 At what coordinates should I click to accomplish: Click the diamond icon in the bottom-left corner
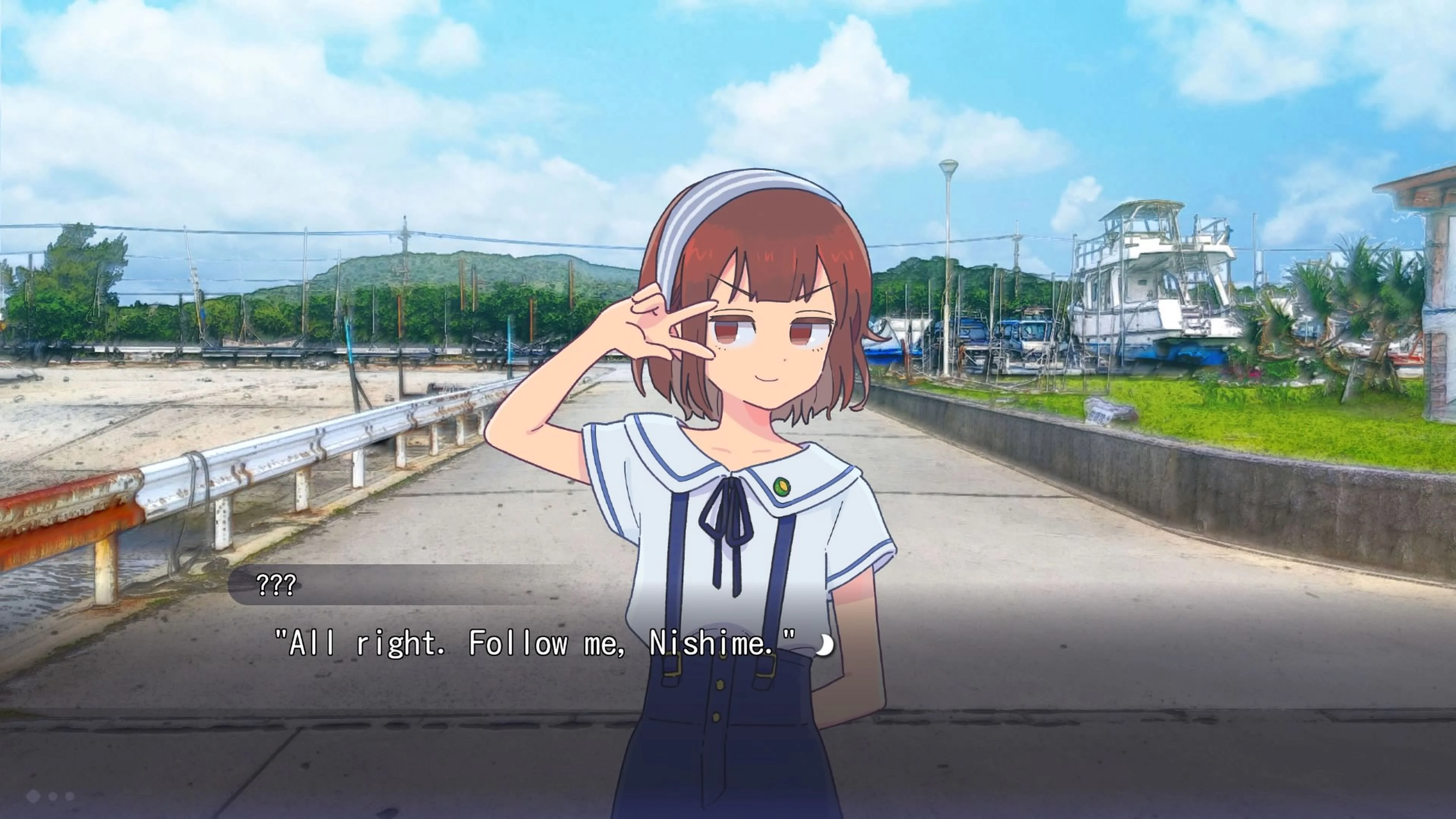pyautogui.click(x=34, y=796)
